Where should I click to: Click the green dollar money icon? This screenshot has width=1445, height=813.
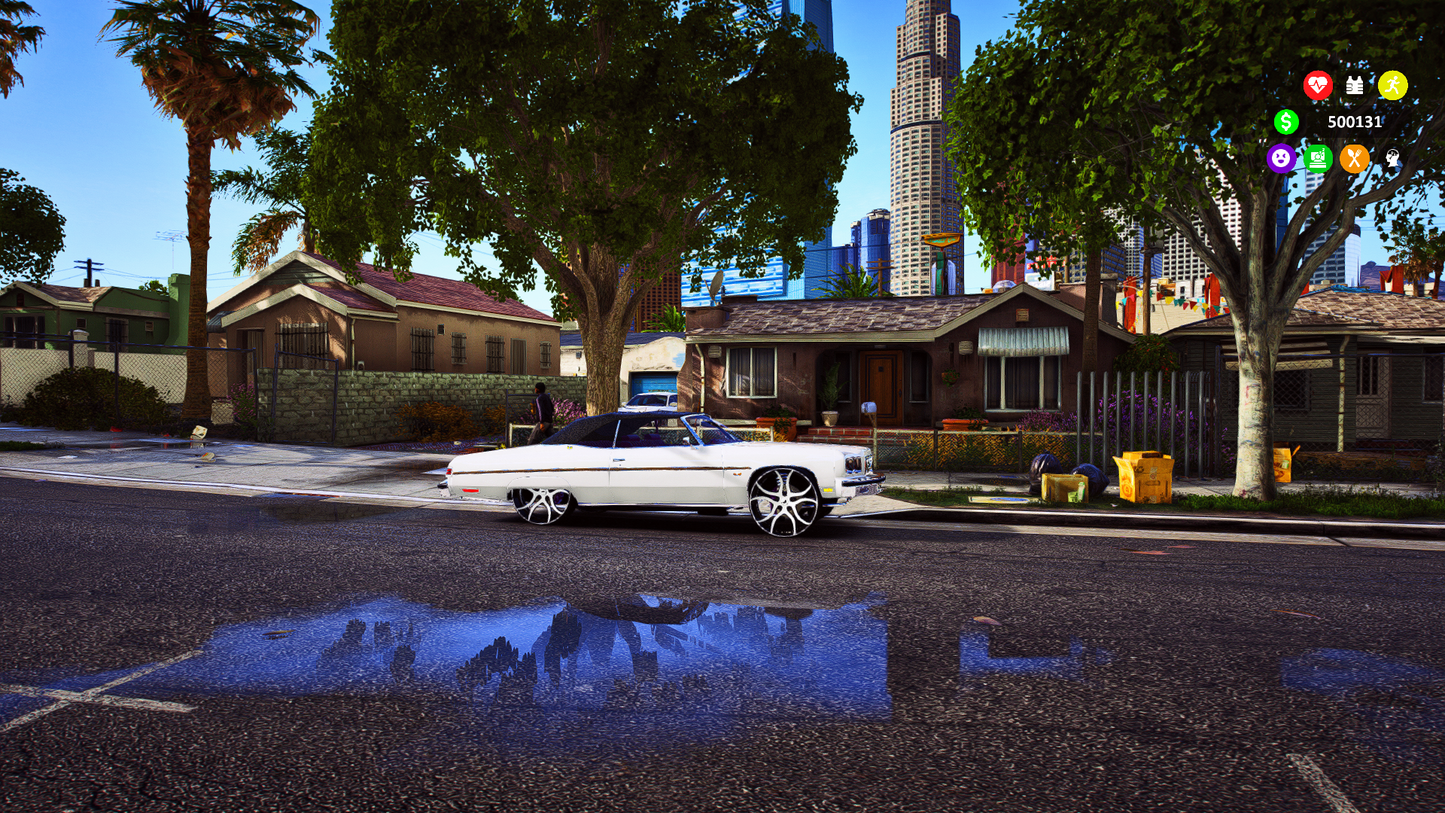pos(1287,122)
